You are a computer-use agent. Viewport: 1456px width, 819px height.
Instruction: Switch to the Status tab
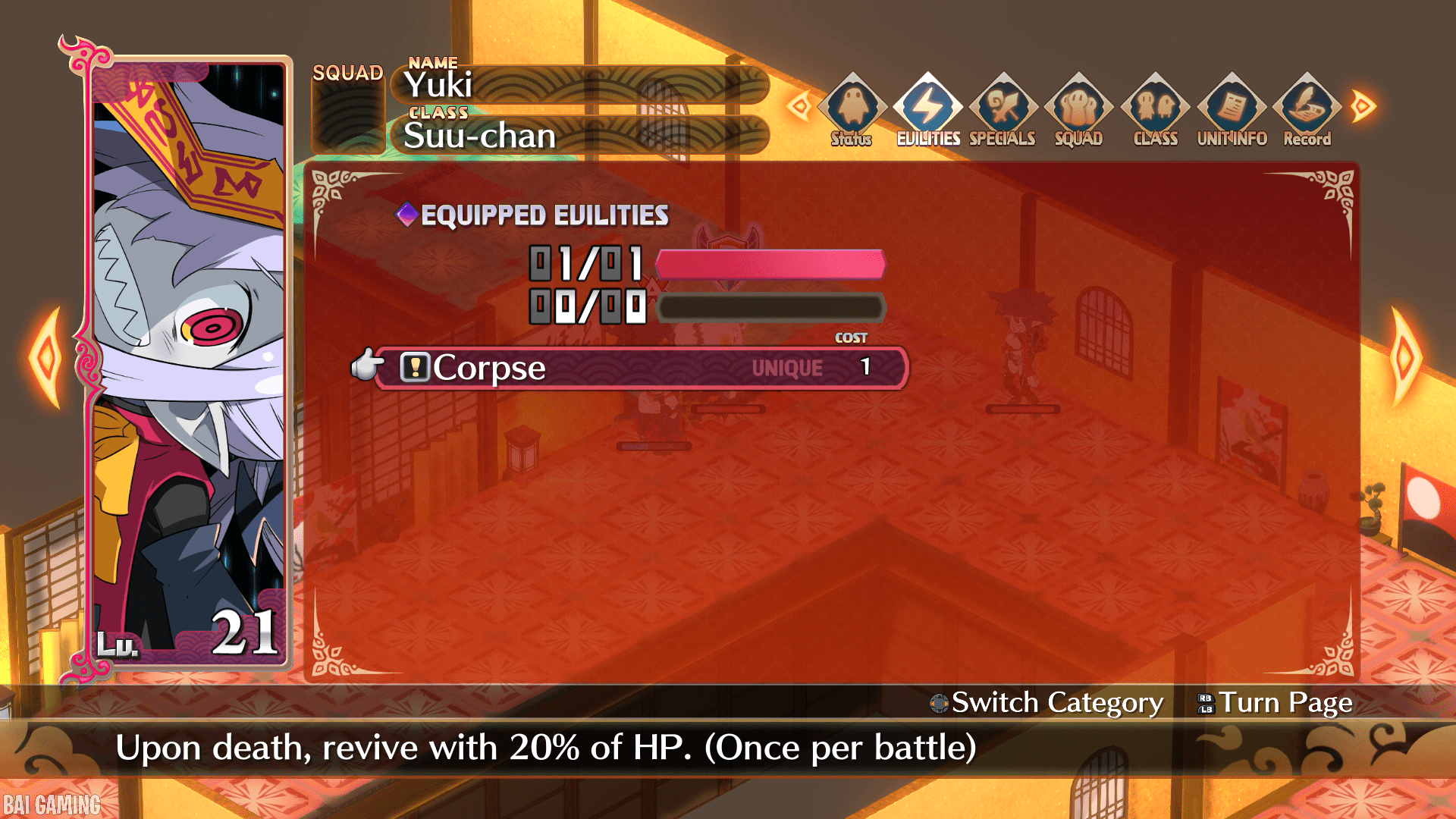(x=852, y=110)
